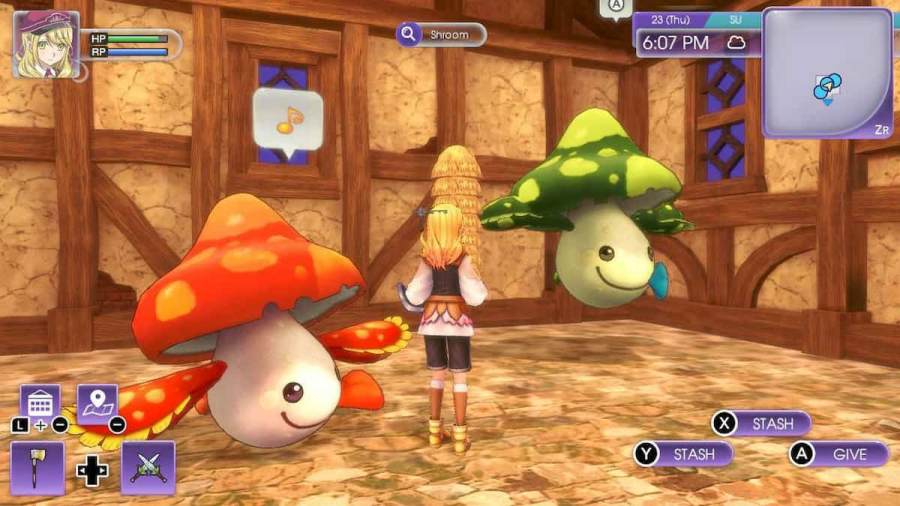
Task: Open the minimap panel
Action: (826, 73)
